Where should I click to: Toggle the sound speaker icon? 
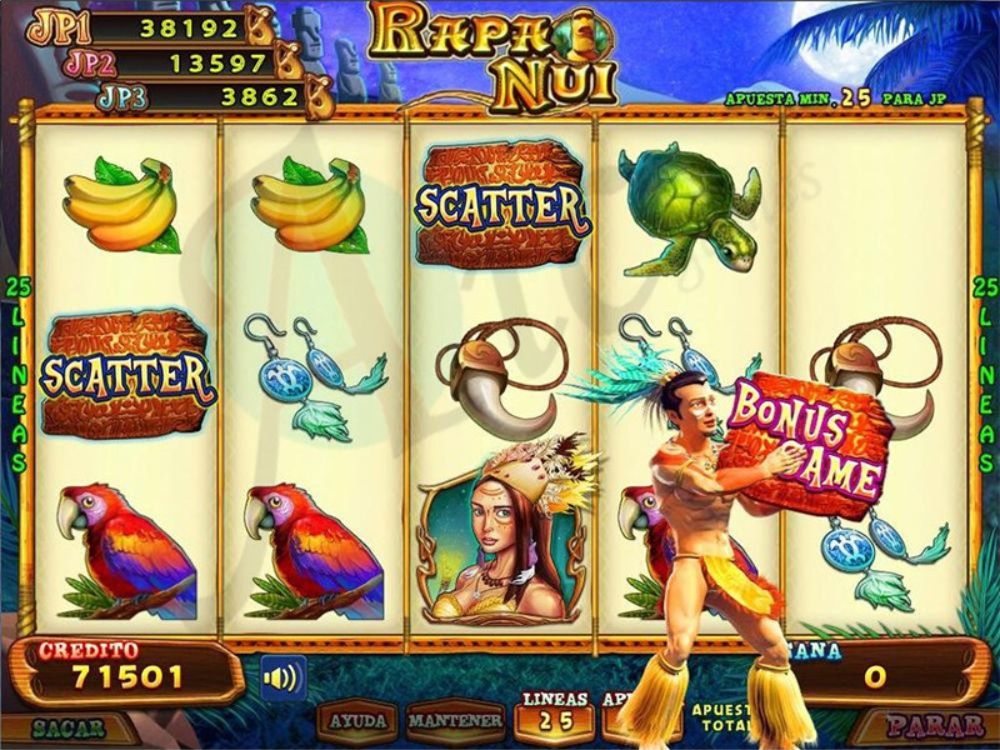(283, 678)
